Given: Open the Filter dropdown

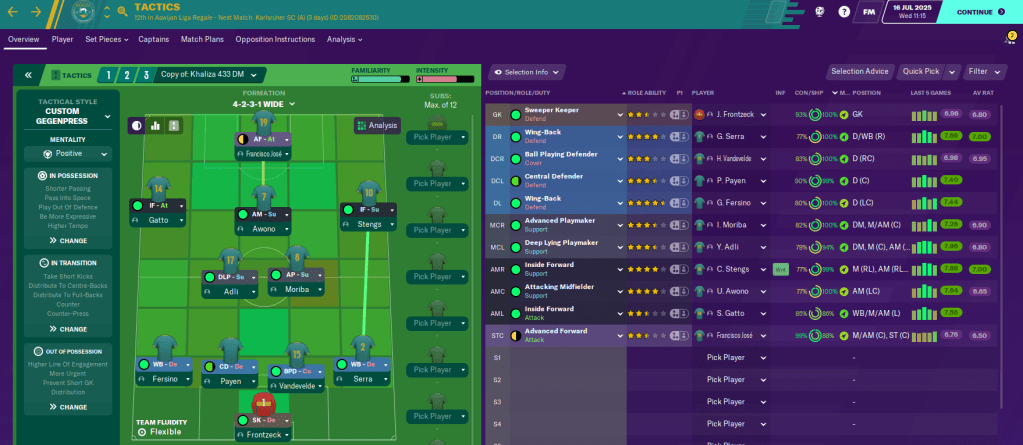Looking at the screenshot, I should pyautogui.click(x=984, y=72).
